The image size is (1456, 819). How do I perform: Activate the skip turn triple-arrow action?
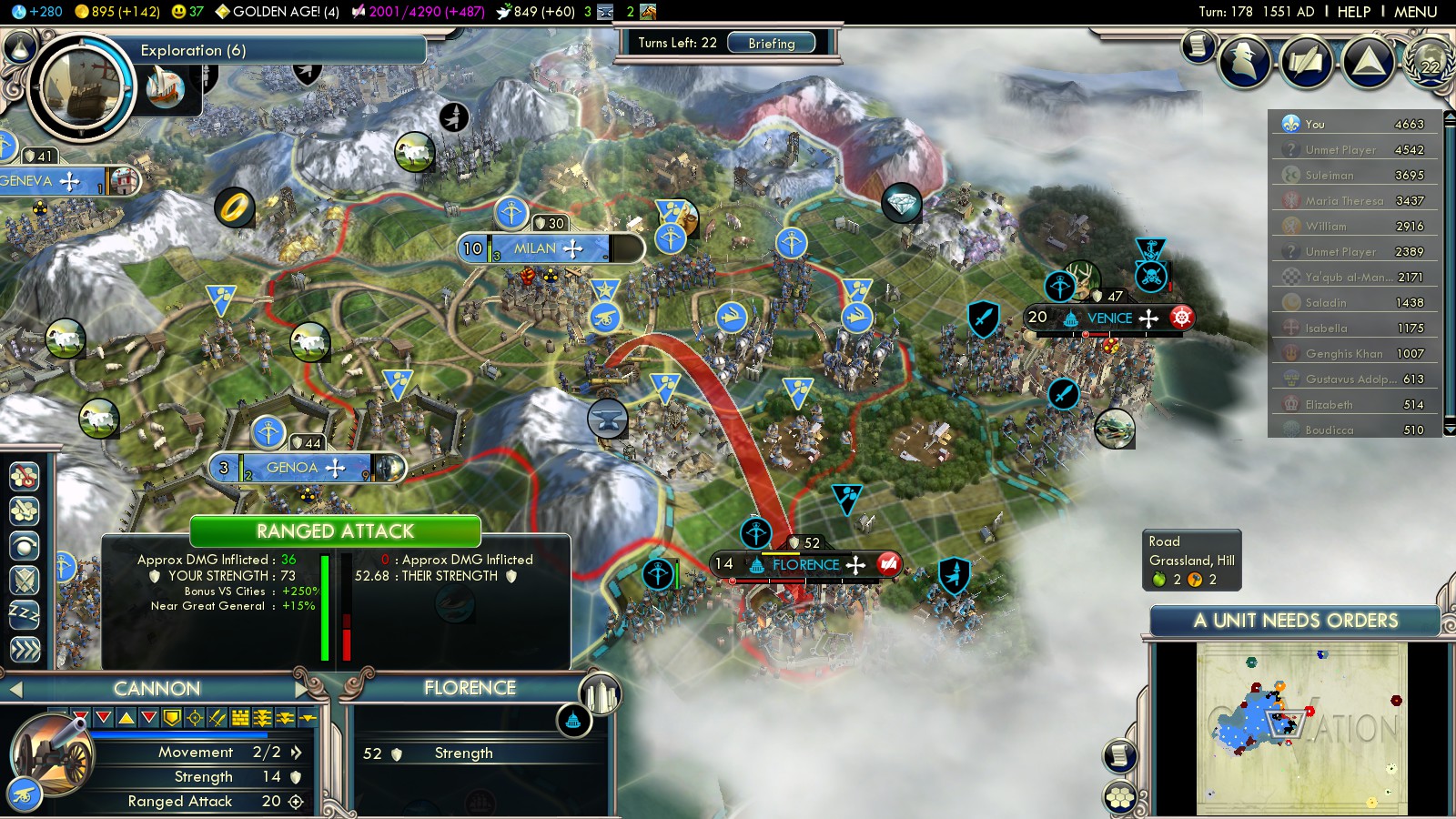(x=25, y=650)
